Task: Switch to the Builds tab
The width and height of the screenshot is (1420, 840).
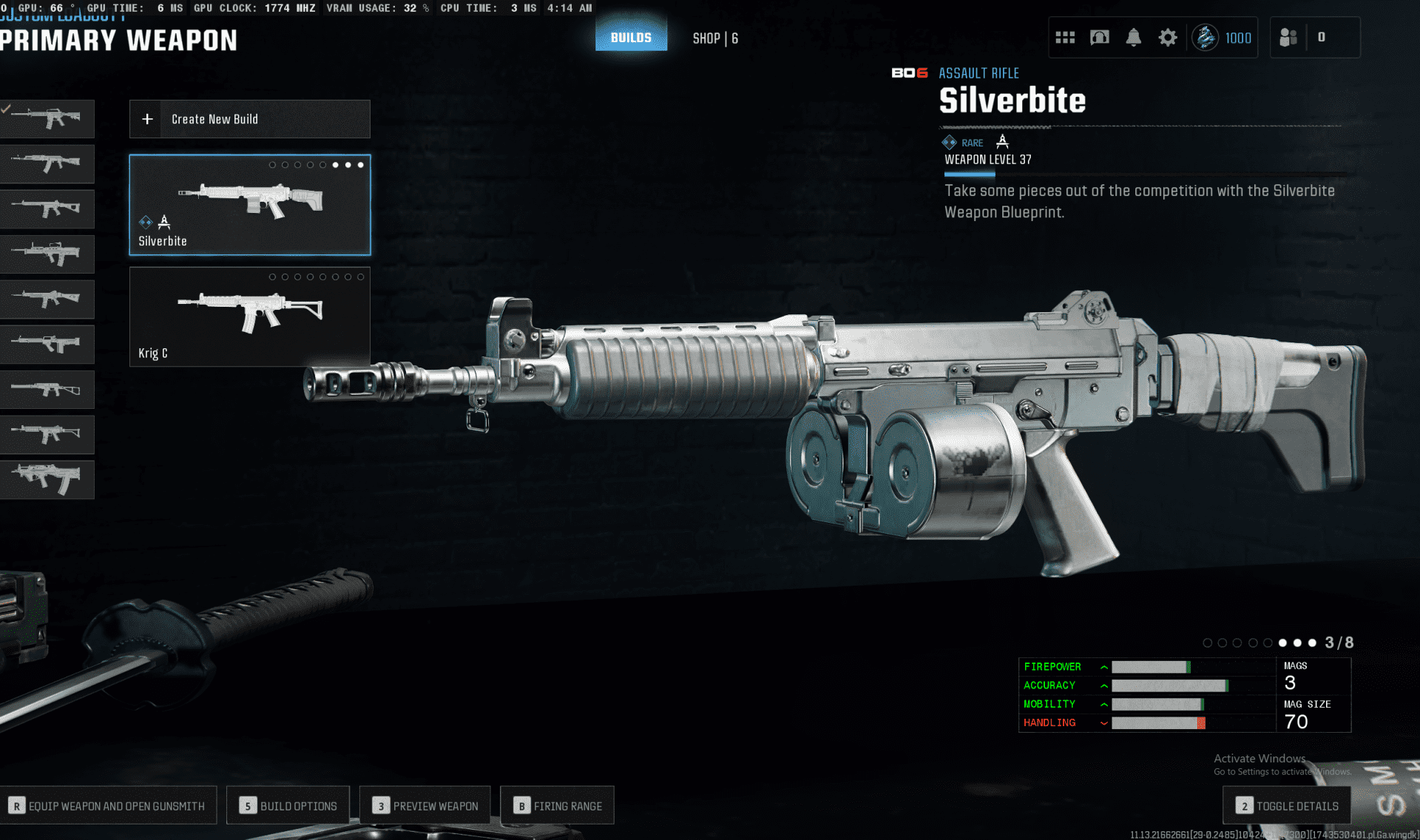Action: (631, 38)
